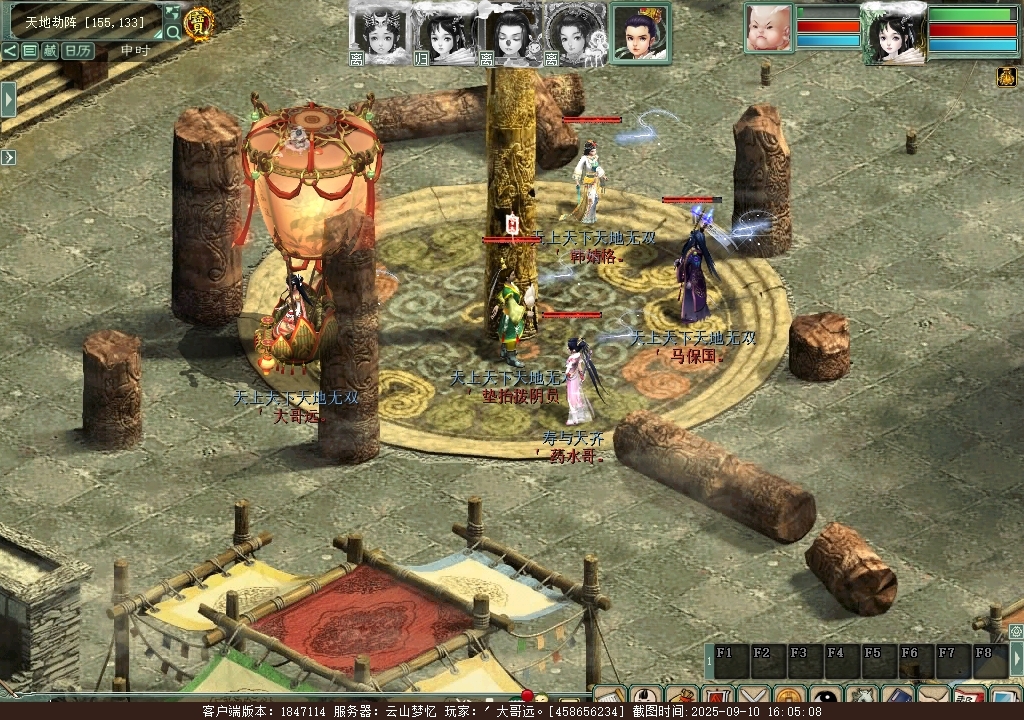
Task: Click the magnifier search icon
Action: 173,33
